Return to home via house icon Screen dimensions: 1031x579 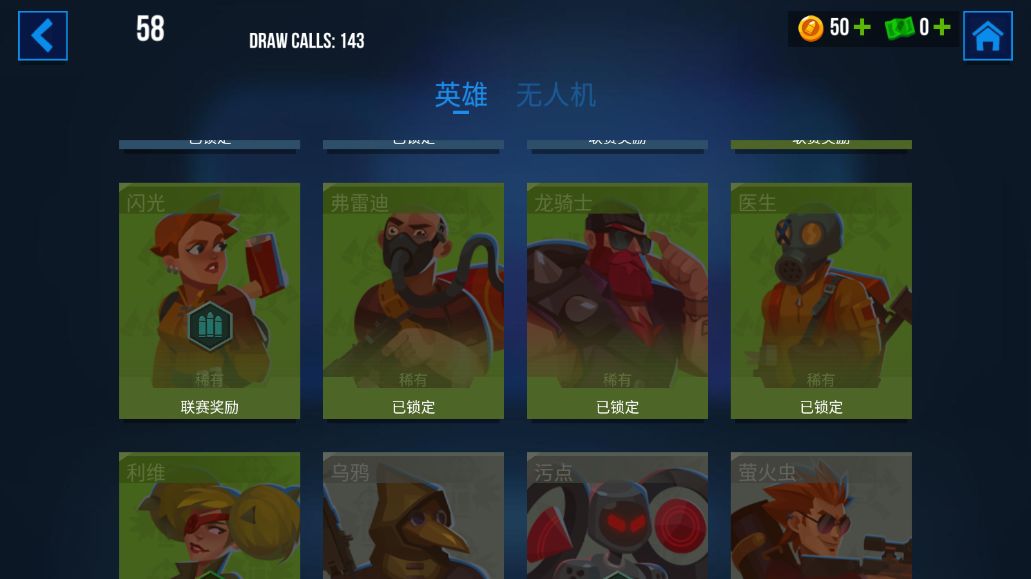(x=987, y=36)
